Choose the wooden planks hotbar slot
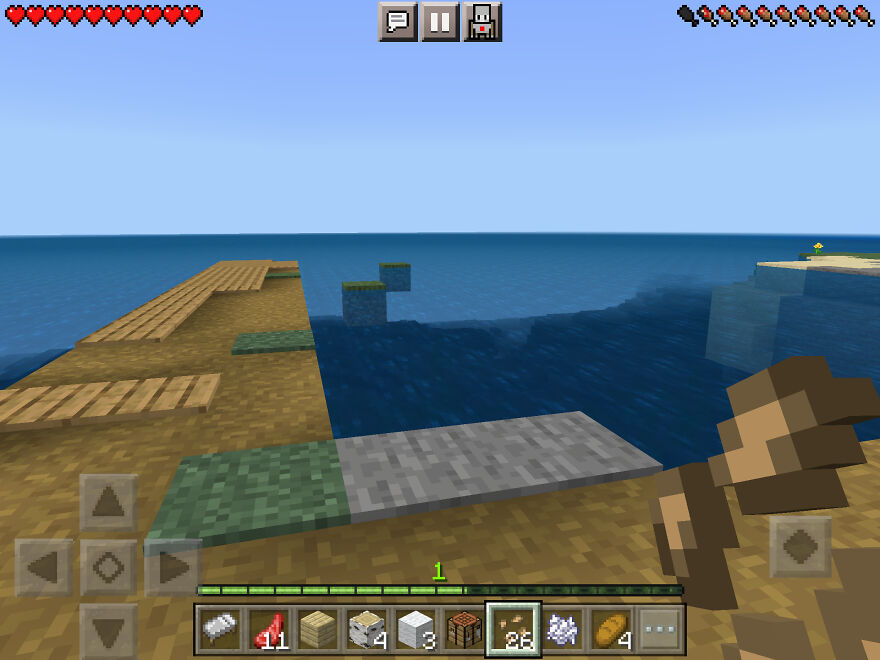This screenshot has width=880, height=660. [317, 629]
